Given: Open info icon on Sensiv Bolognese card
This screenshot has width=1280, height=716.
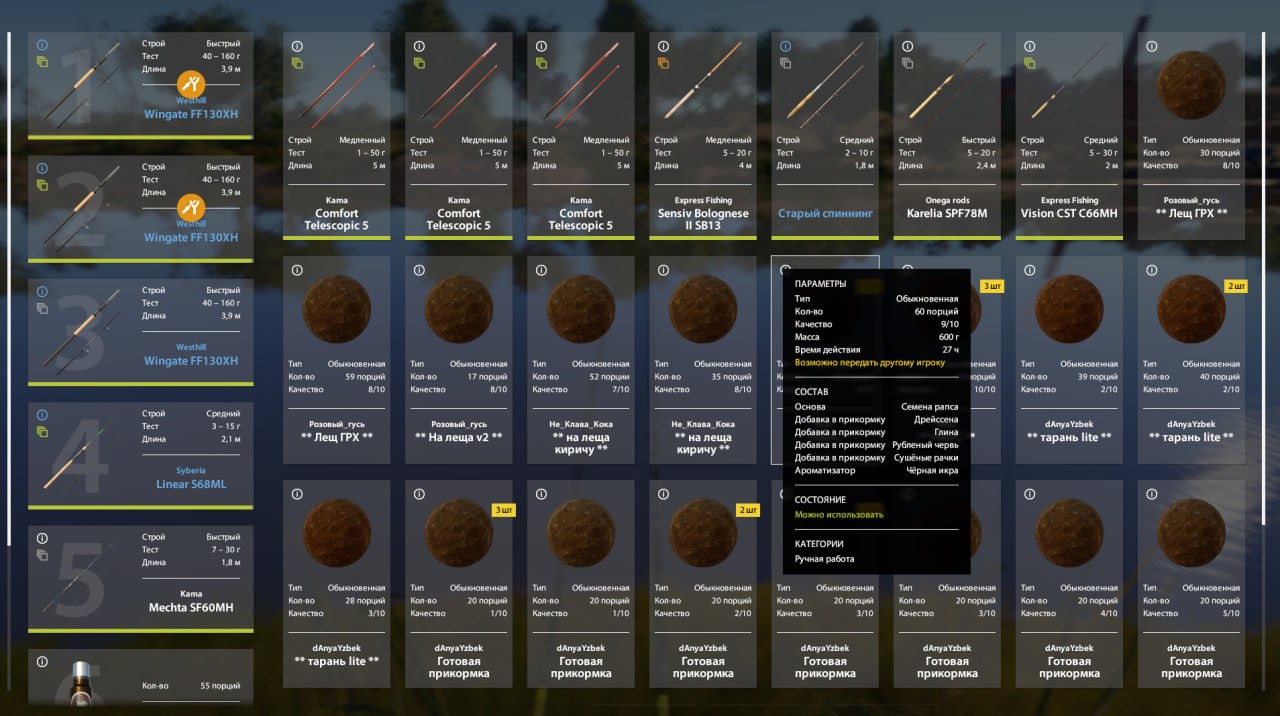Looking at the screenshot, I should 663,46.
